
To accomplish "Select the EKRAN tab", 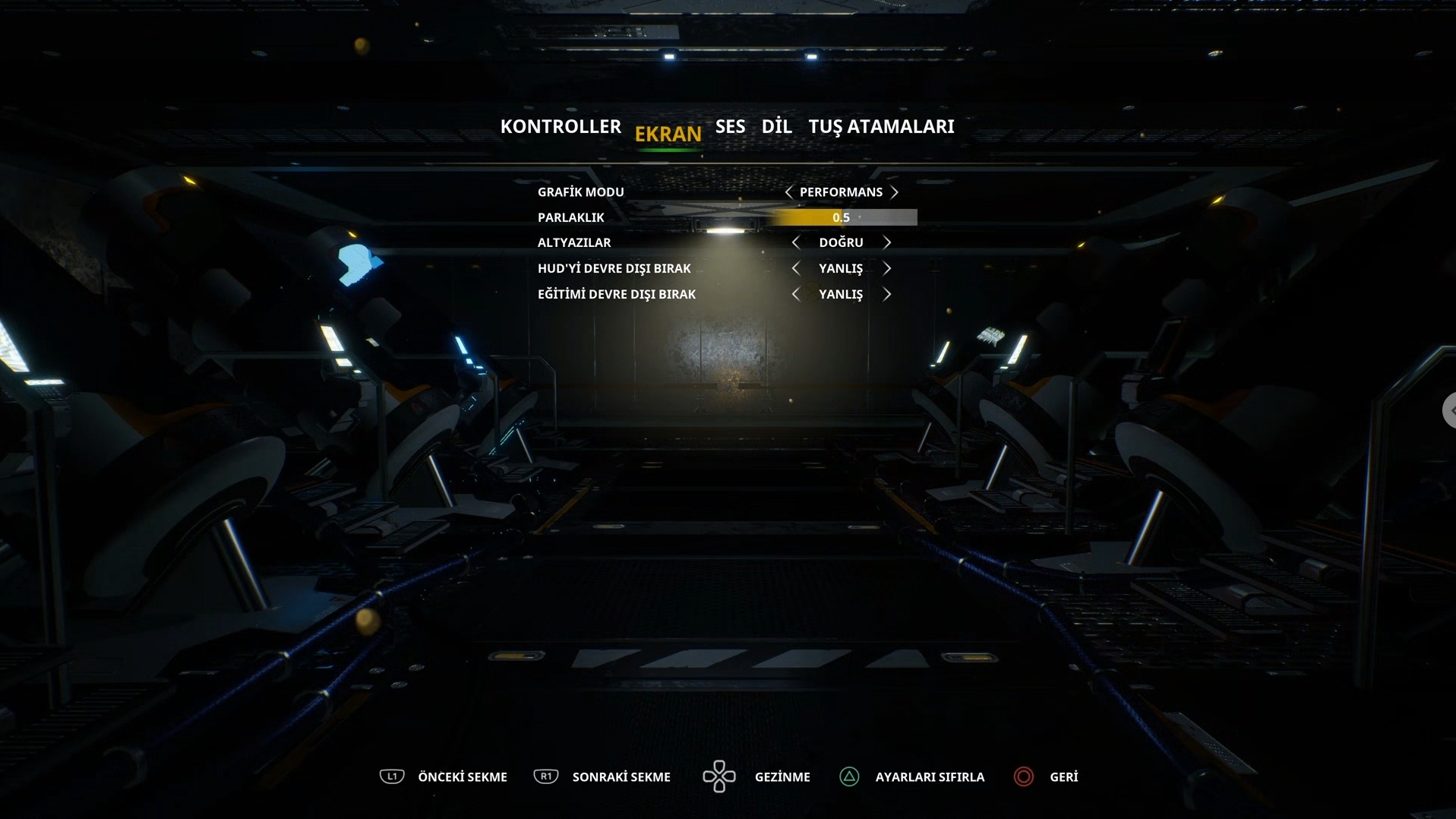I will click(668, 134).
